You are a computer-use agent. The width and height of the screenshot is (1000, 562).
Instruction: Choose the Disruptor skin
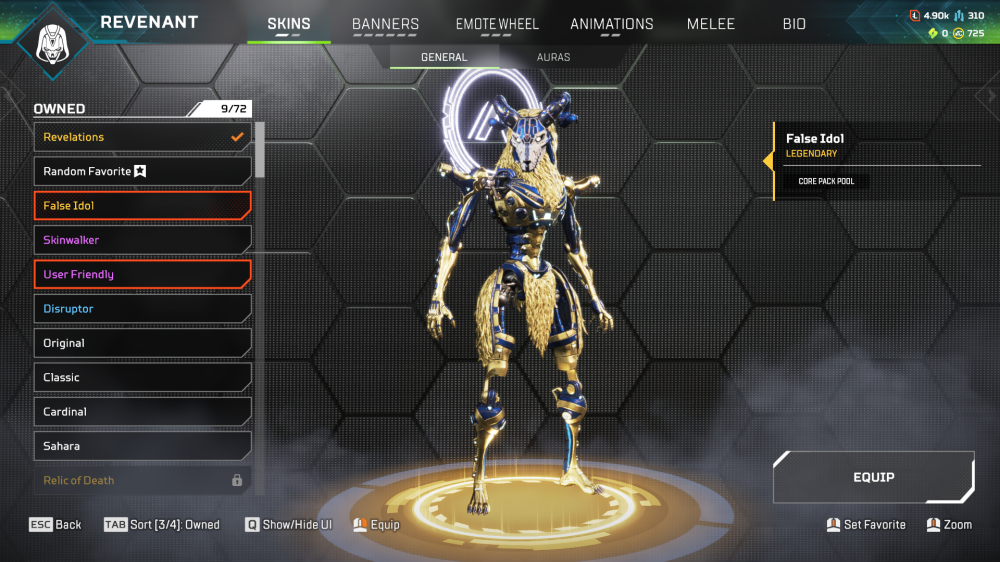[142, 309]
